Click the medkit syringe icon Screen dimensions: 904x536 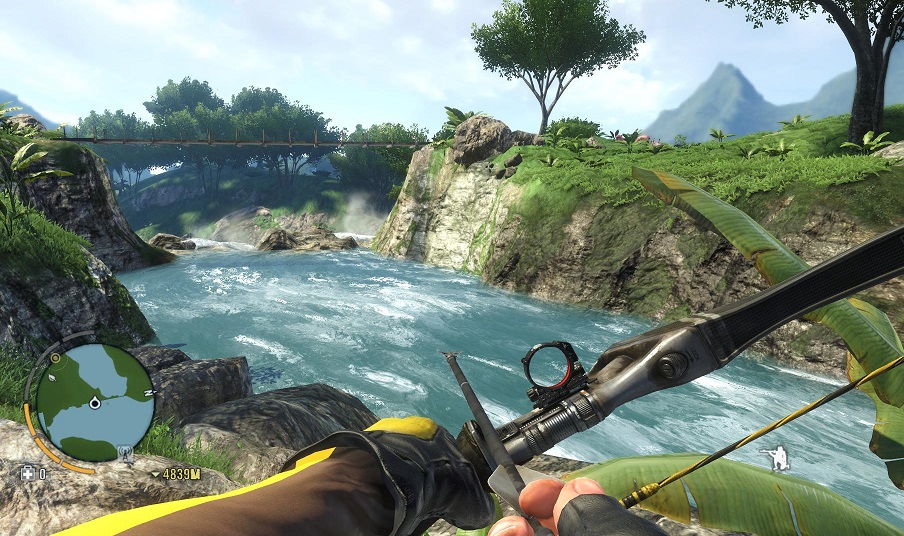coord(27,472)
